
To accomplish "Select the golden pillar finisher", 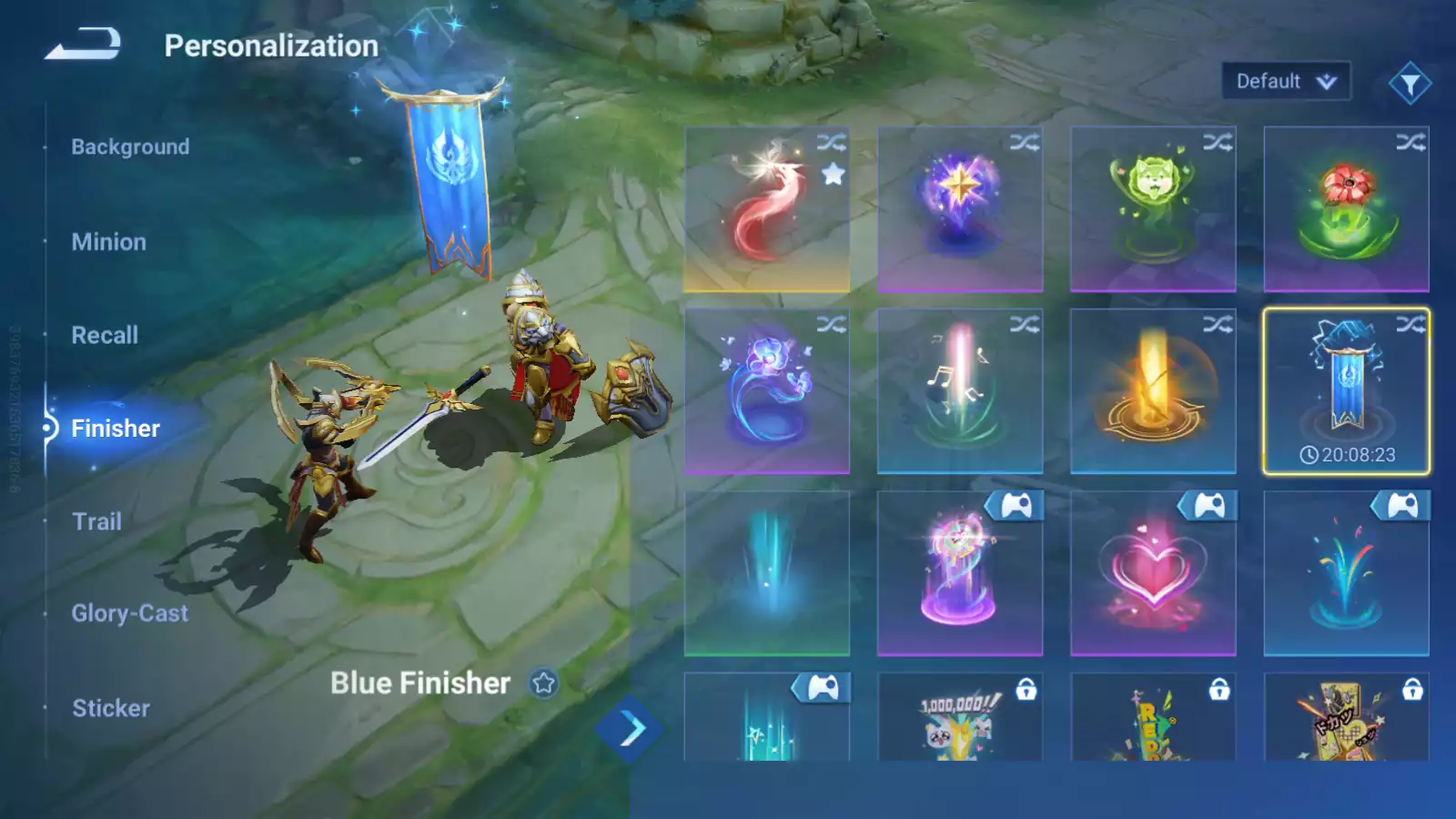I will coord(1152,391).
